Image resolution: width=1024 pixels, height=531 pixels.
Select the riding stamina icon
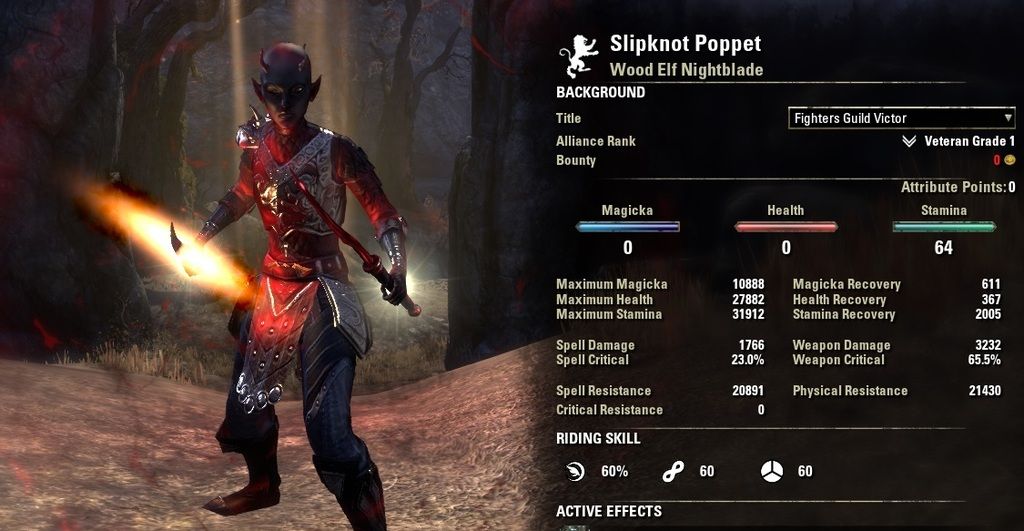click(672, 471)
